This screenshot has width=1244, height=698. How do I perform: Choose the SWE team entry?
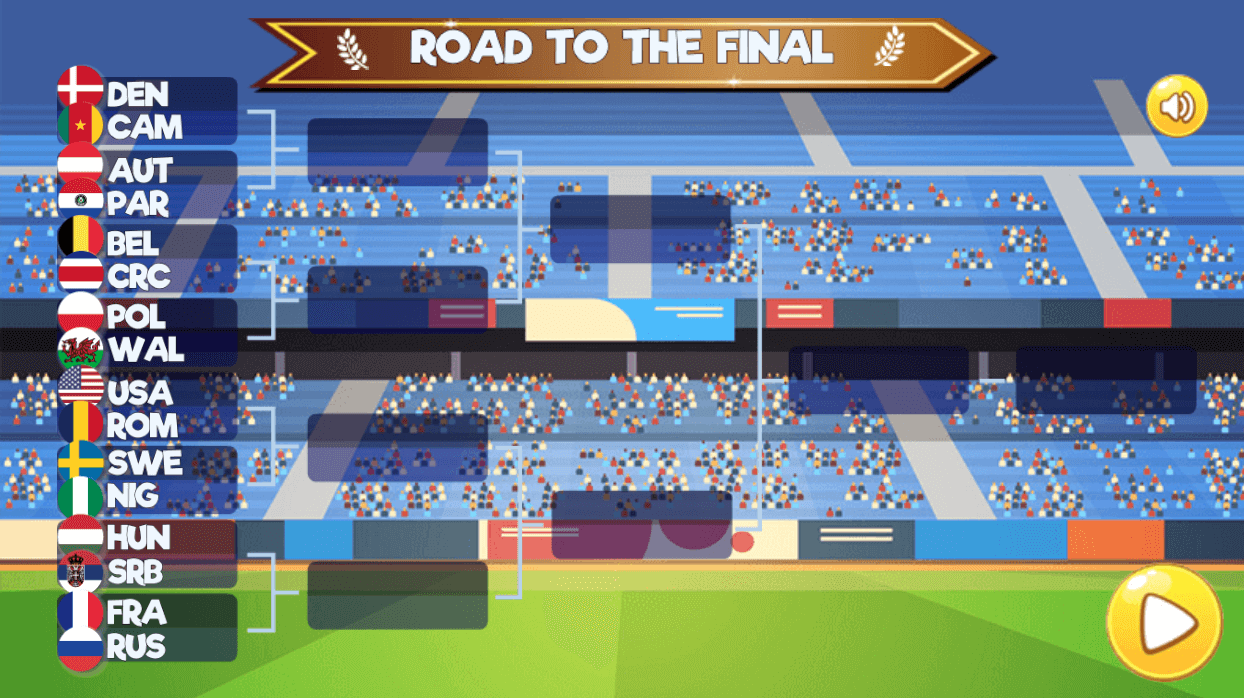[147, 463]
